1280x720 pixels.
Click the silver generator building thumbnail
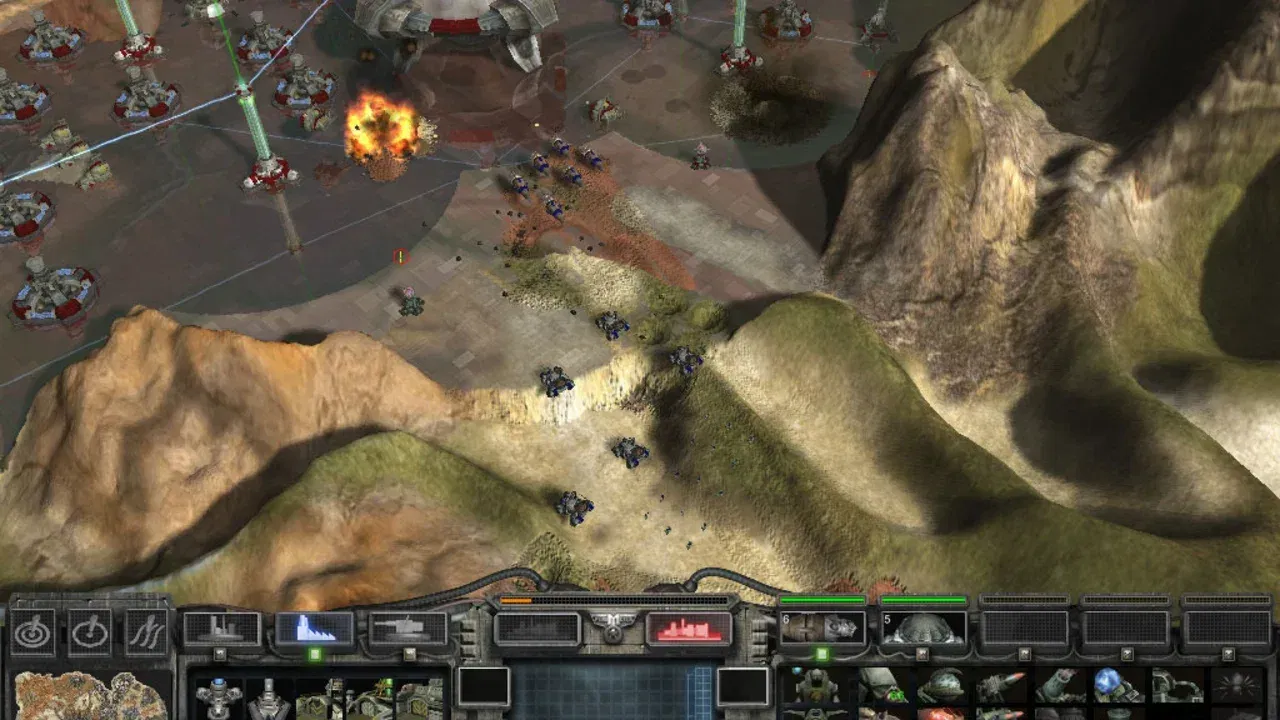coord(268,700)
